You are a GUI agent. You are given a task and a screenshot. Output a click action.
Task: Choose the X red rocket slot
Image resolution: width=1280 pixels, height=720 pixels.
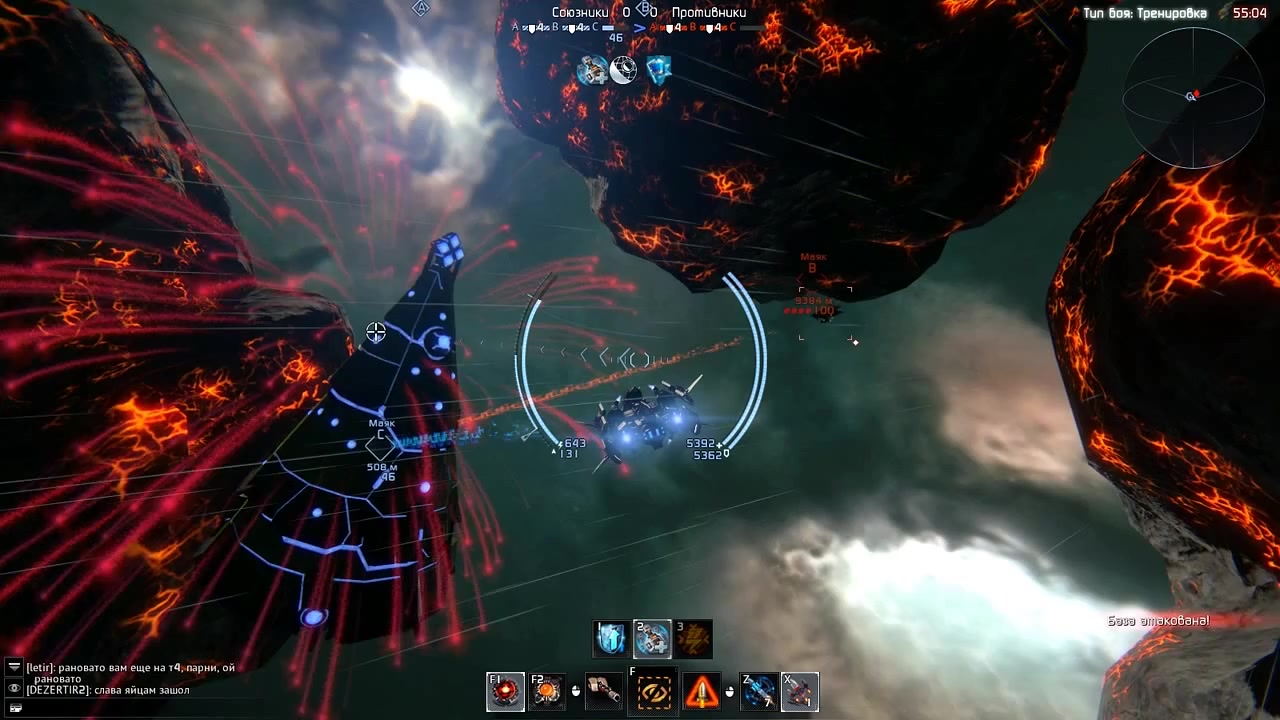point(800,691)
